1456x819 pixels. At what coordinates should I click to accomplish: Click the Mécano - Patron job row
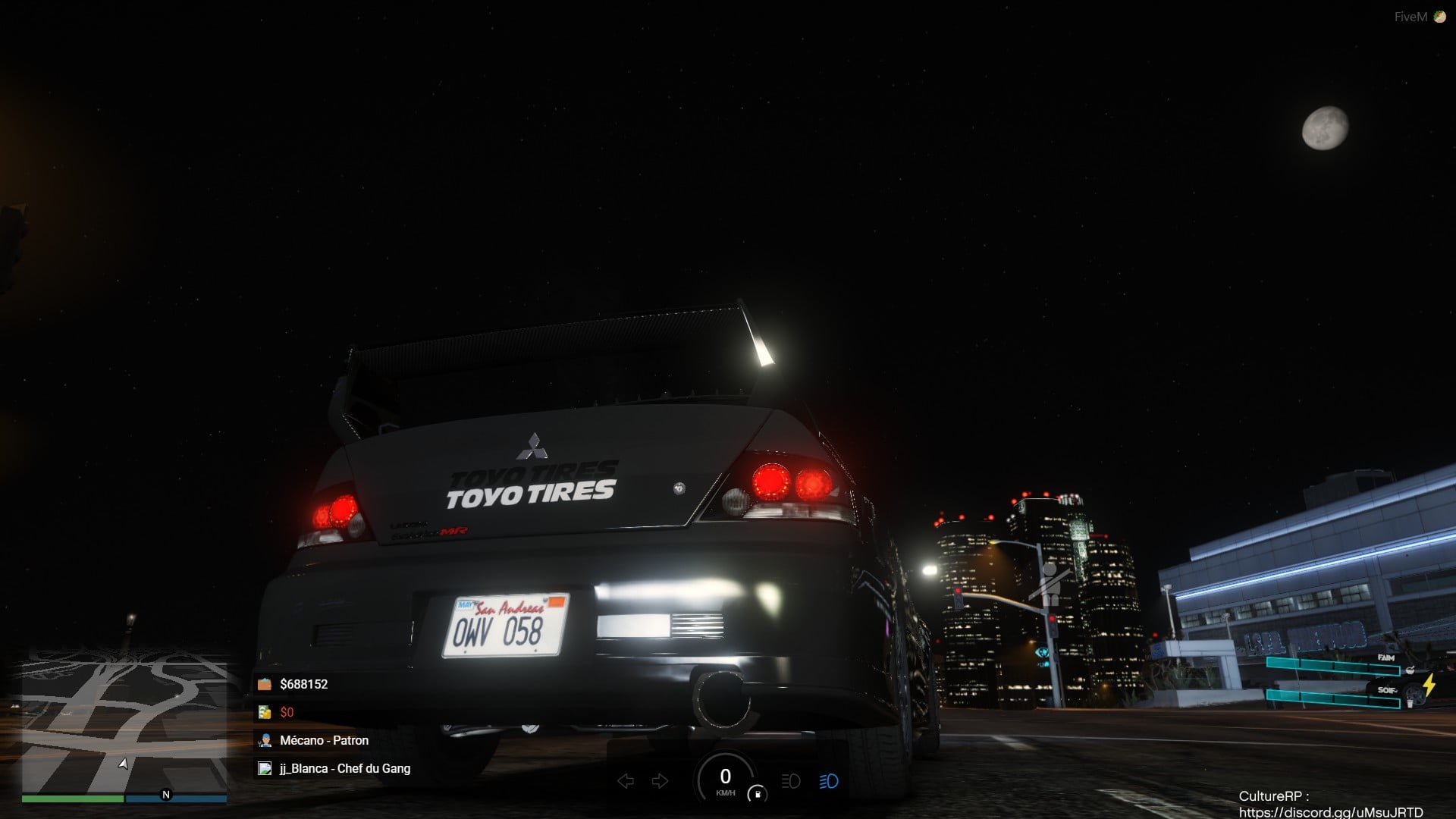pyautogui.click(x=324, y=740)
